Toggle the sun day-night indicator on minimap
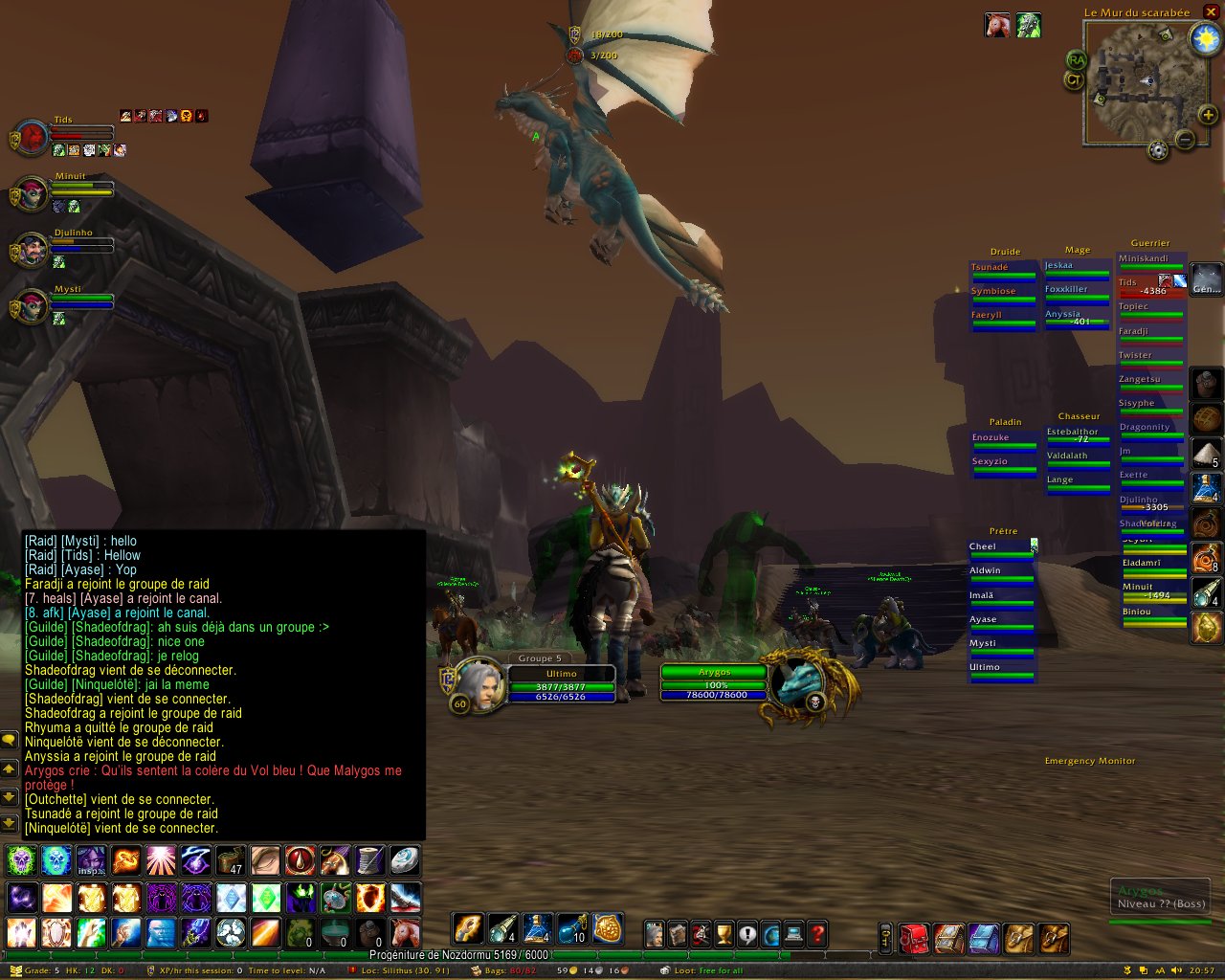The height and width of the screenshot is (980, 1225). click(1204, 39)
